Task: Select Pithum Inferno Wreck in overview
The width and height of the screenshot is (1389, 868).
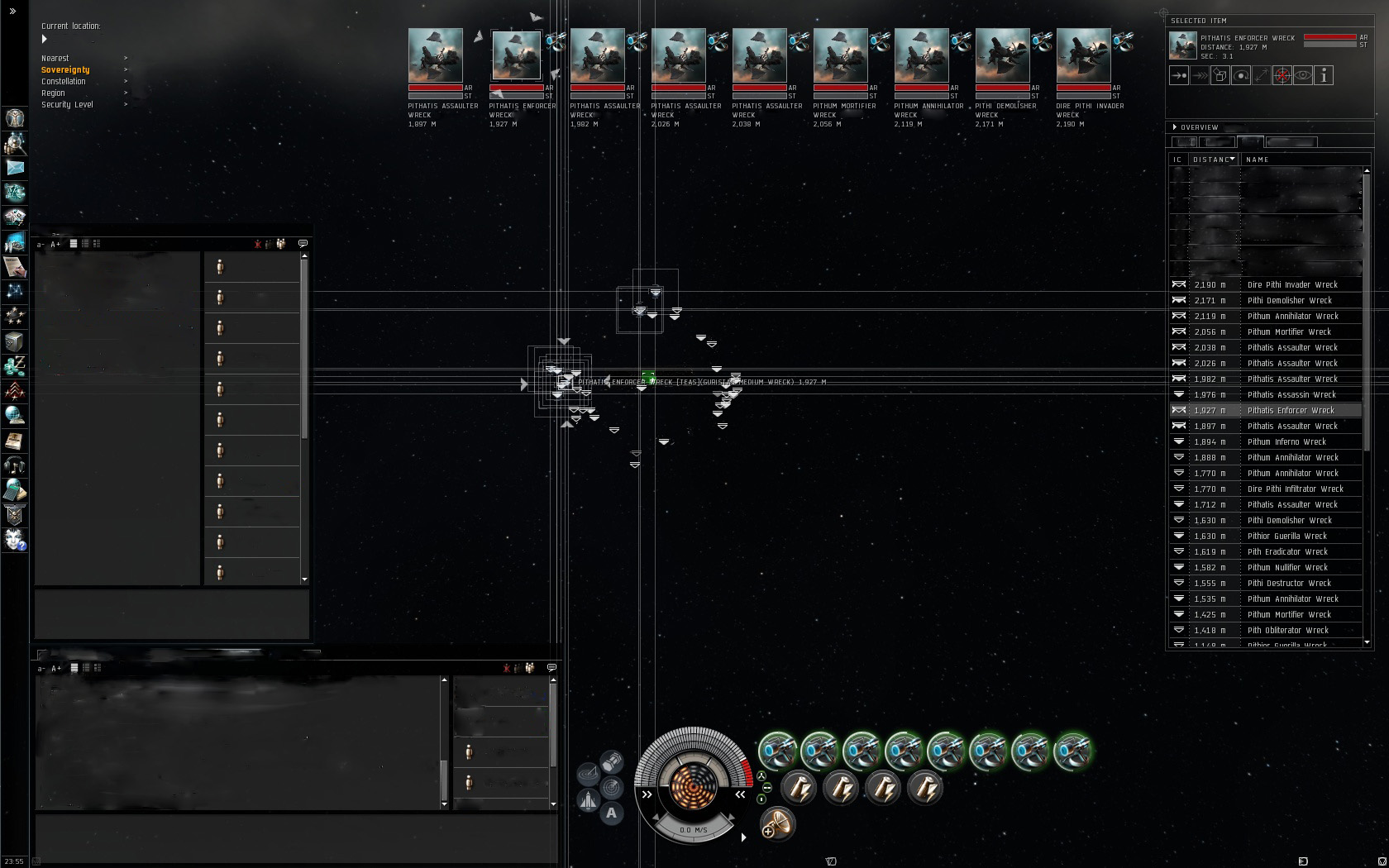Action: (x=1286, y=441)
